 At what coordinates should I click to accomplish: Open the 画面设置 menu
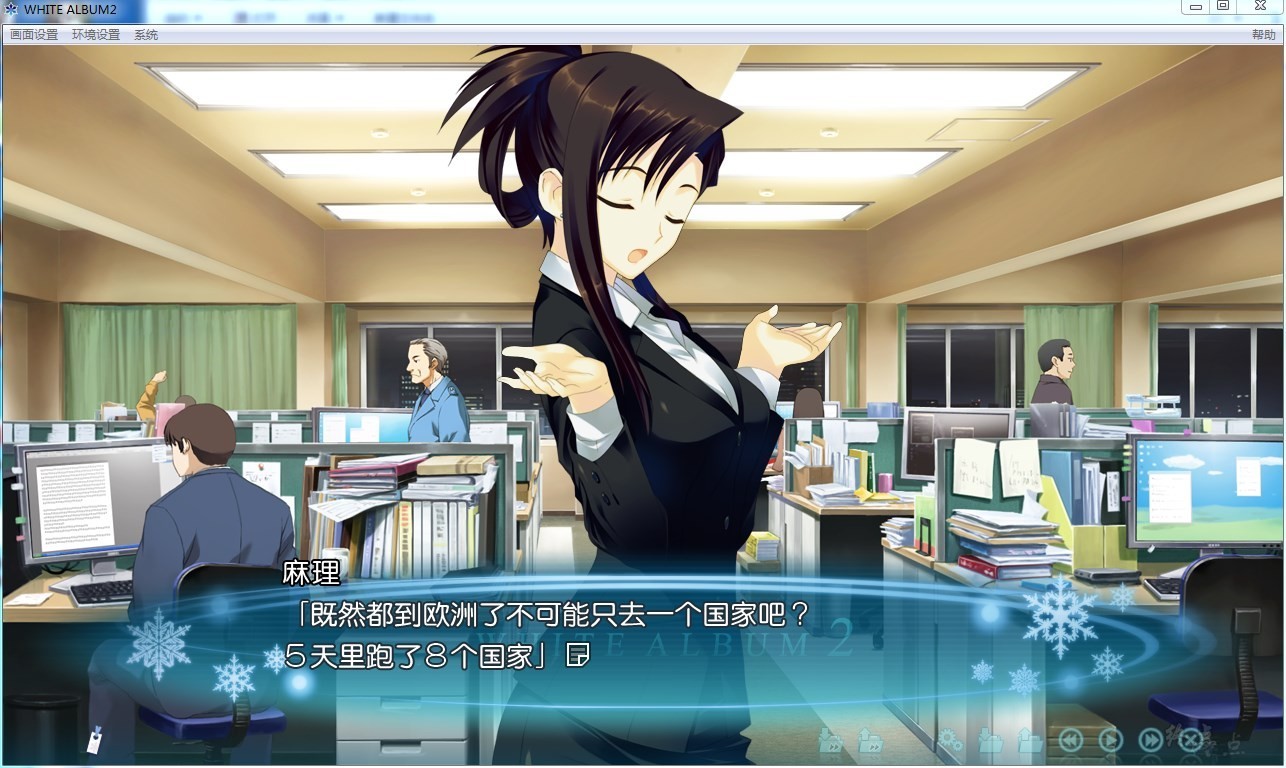tap(34, 35)
